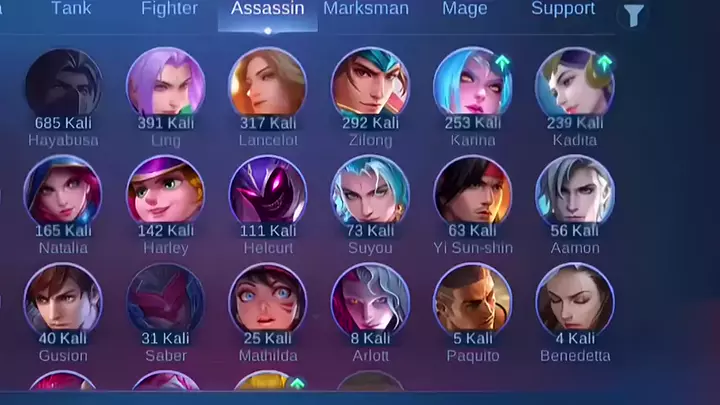Choose Ling from the hero list

point(165,84)
